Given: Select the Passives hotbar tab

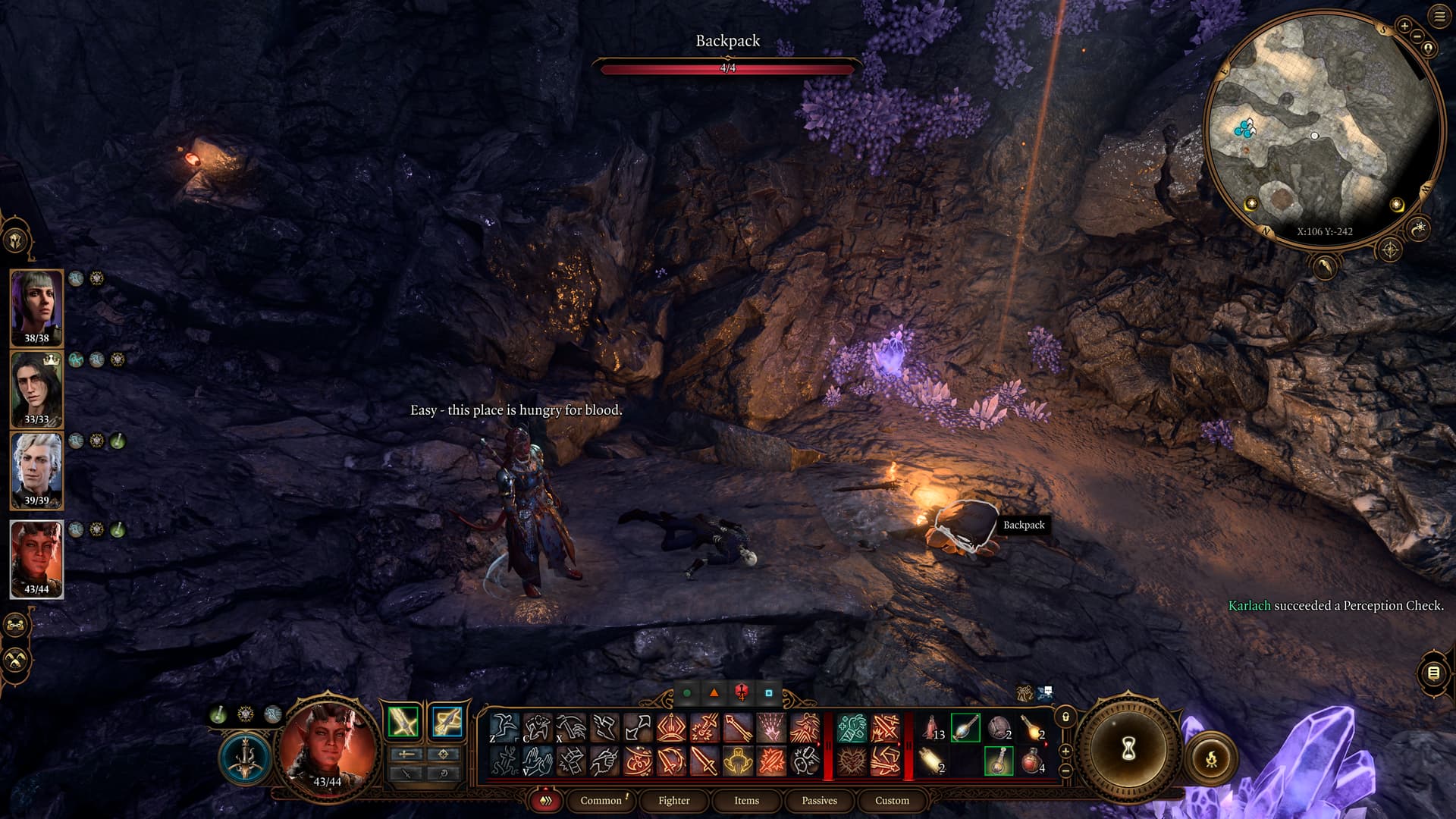Looking at the screenshot, I should tap(819, 800).
